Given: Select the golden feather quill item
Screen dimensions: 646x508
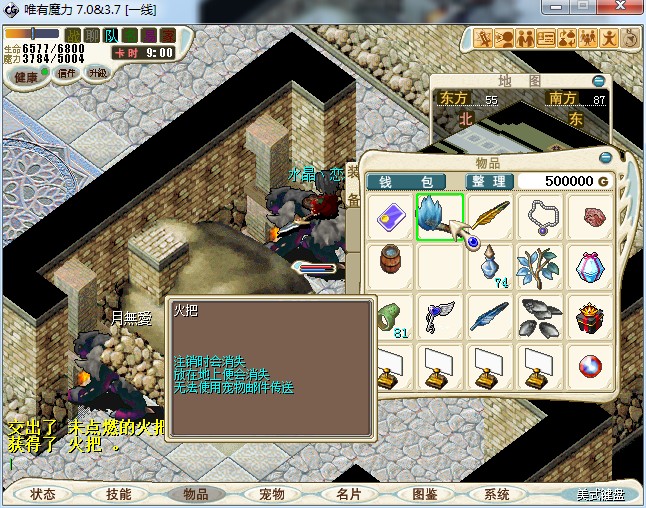Looking at the screenshot, I should 490,218.
